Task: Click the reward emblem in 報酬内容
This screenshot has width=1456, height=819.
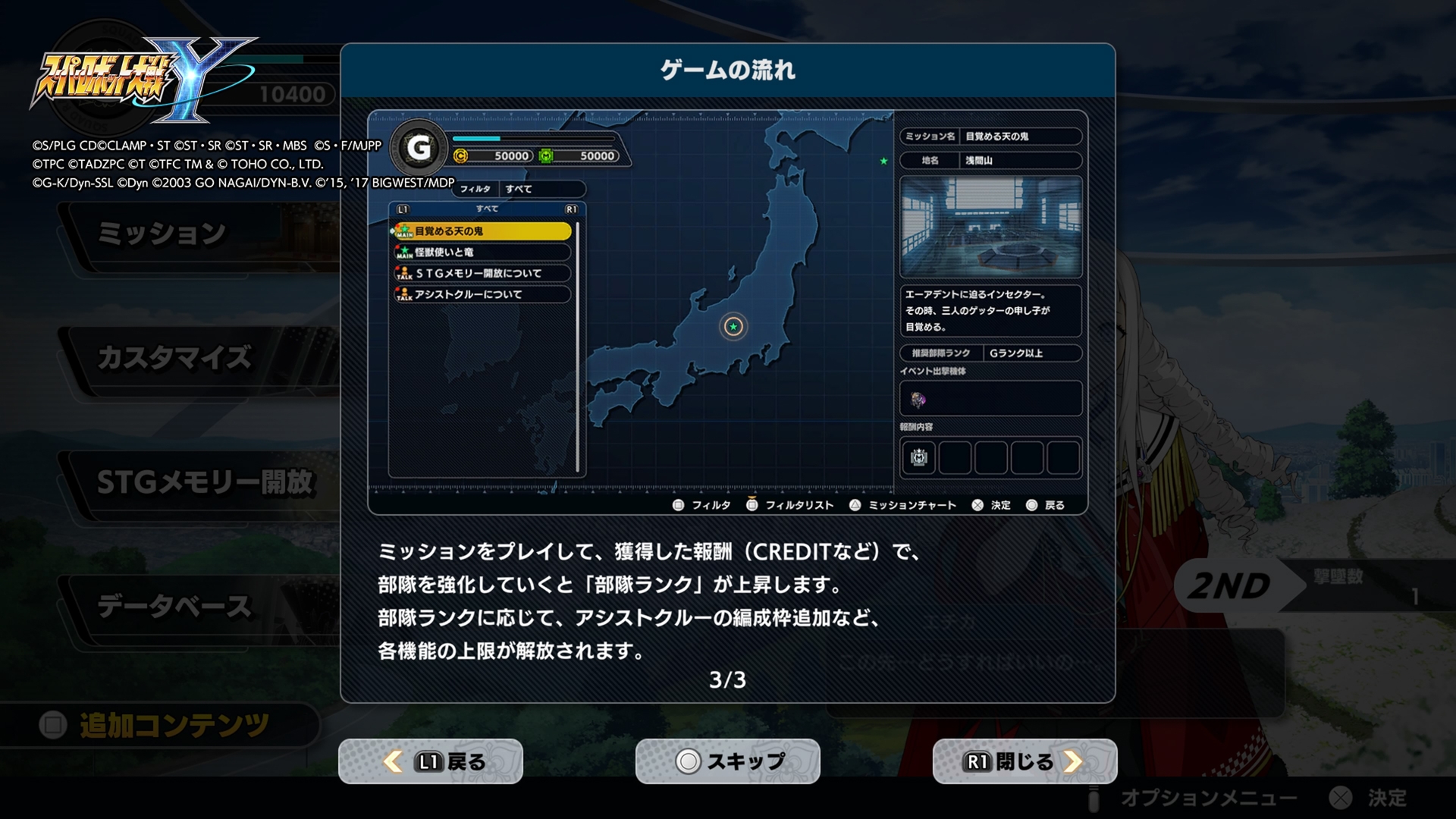Action: coord(917,456)
